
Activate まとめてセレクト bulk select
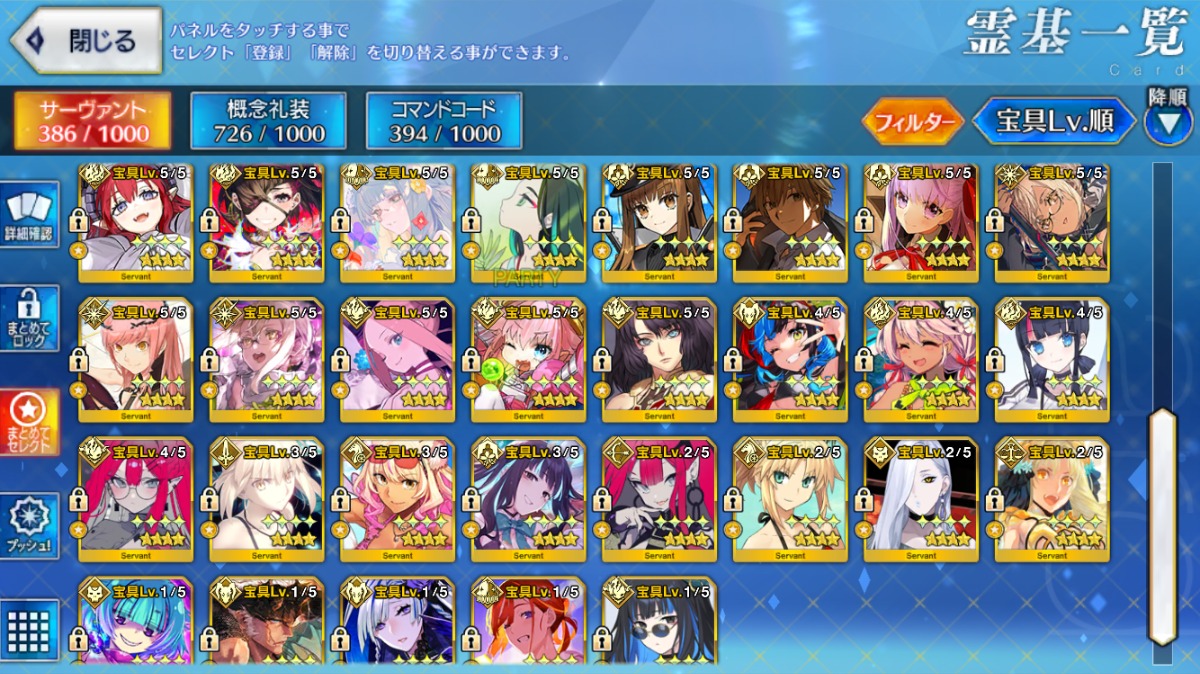click(31, 422)
